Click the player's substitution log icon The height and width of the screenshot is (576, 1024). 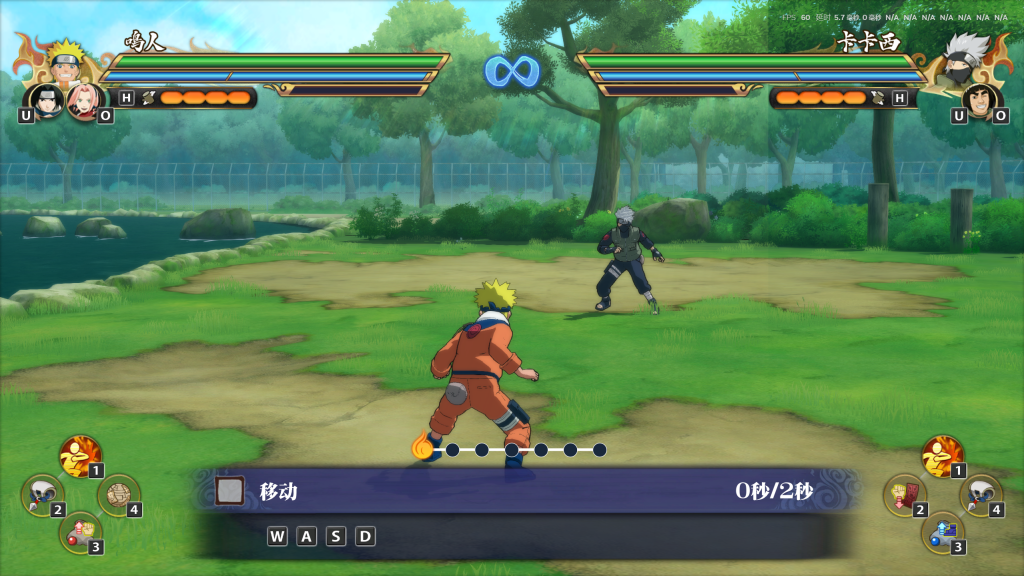148,97
